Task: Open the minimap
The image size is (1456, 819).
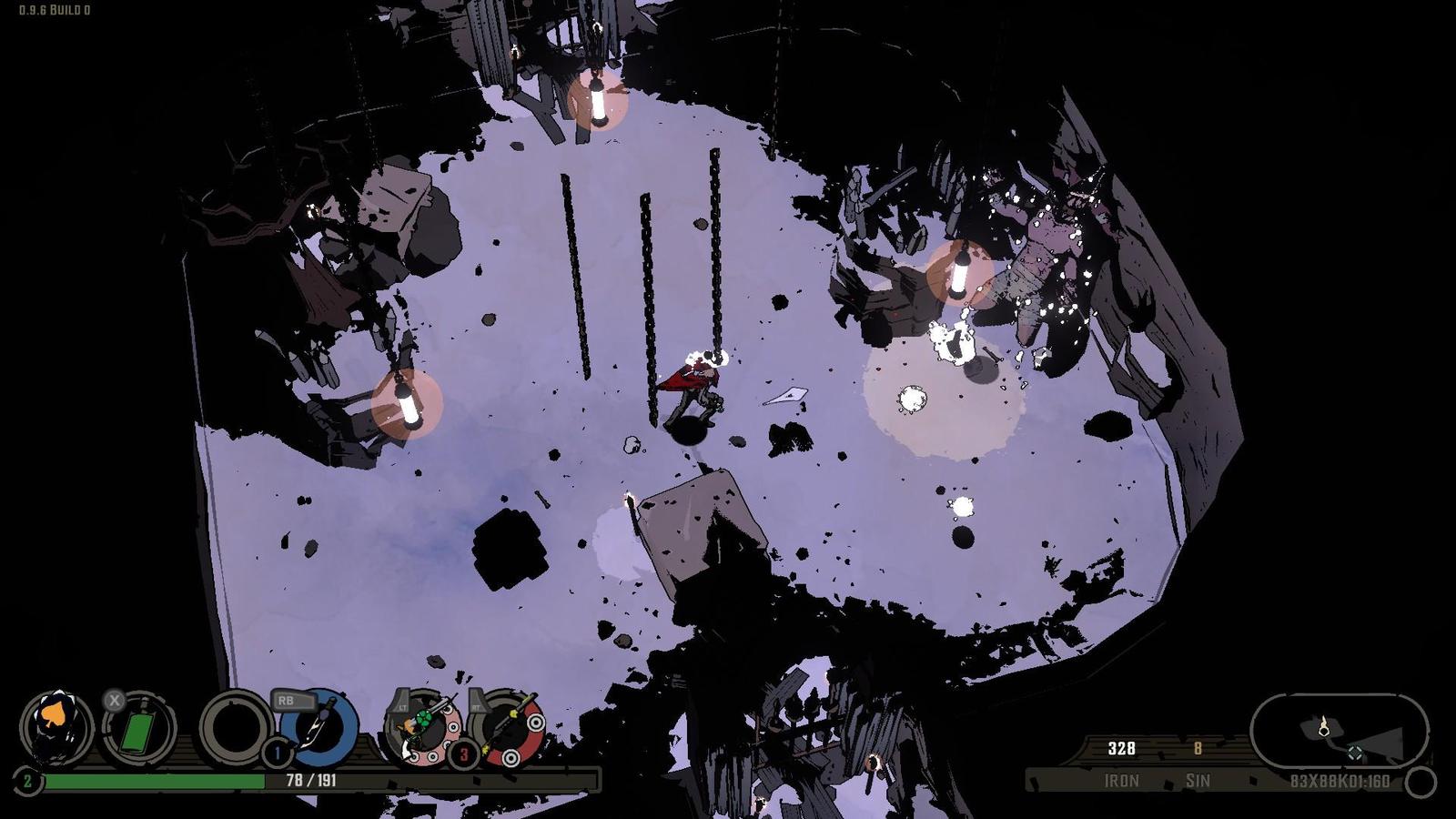Action: (1339, 732)
